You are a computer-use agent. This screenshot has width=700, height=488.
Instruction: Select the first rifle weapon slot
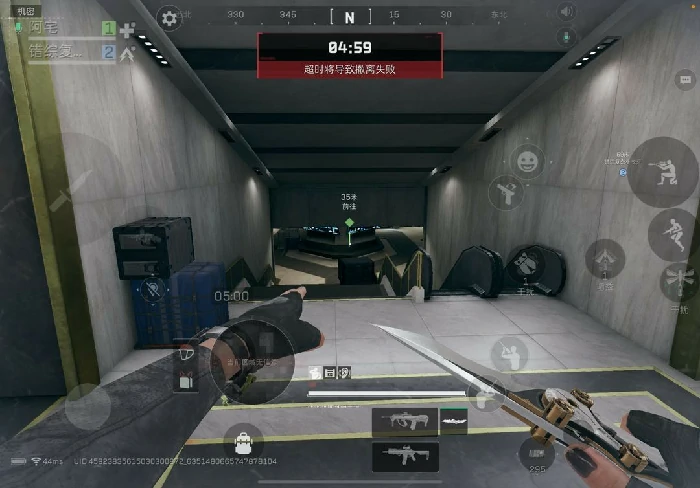coord(405,422)
